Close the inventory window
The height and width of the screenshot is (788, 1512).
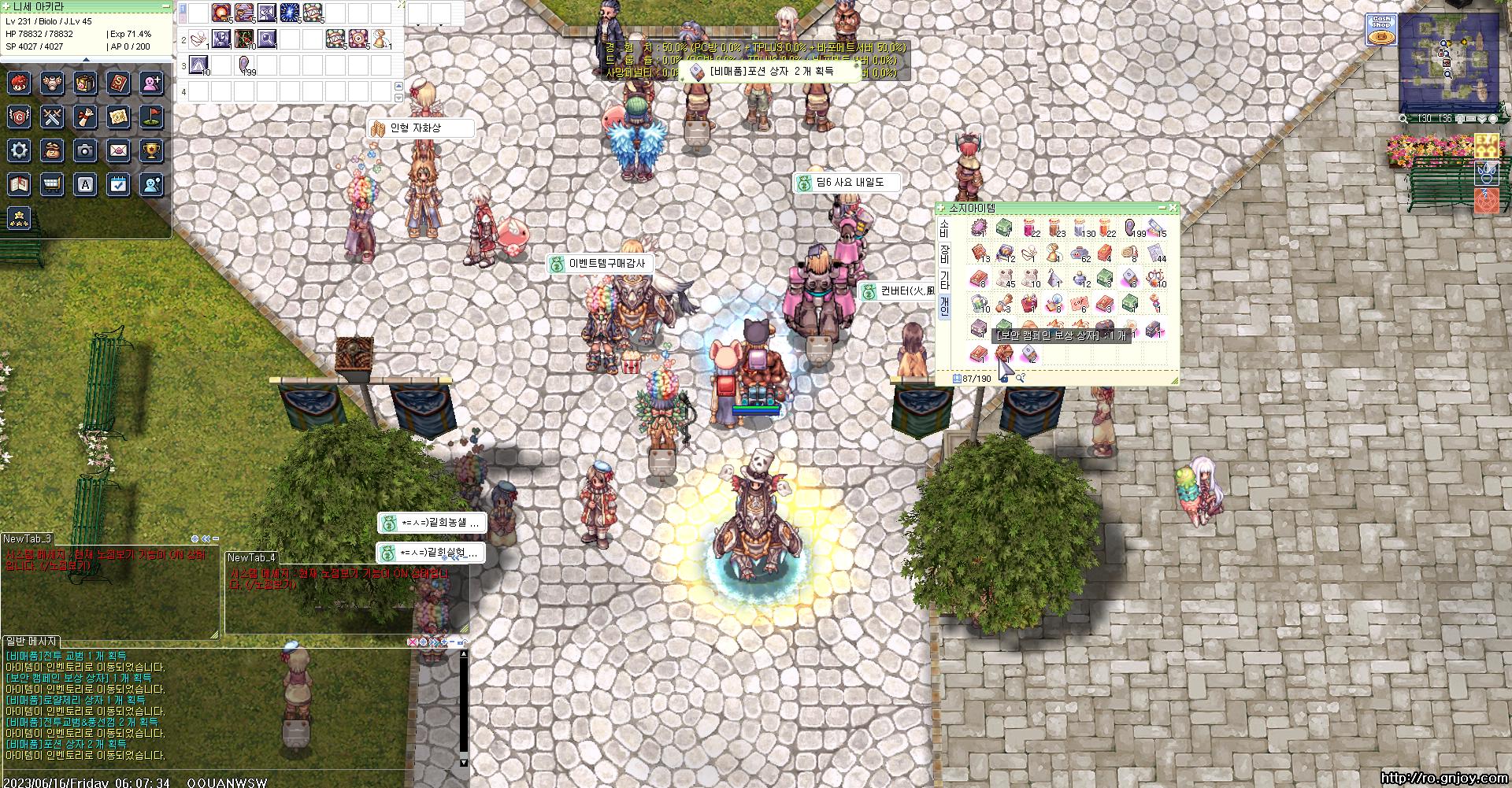click(x=1173, y=208)
